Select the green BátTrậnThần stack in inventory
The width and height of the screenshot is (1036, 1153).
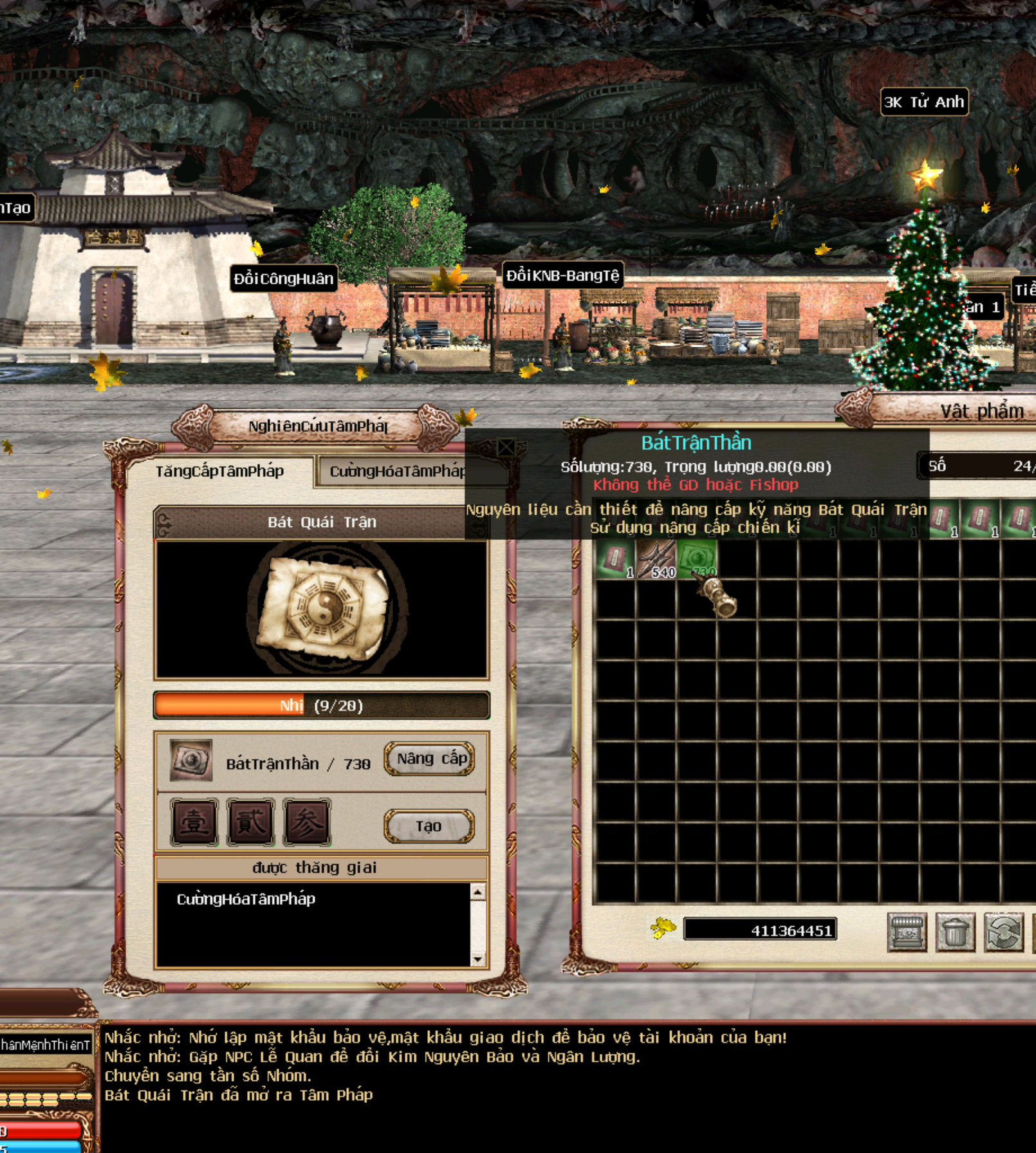tap(696, 559)
